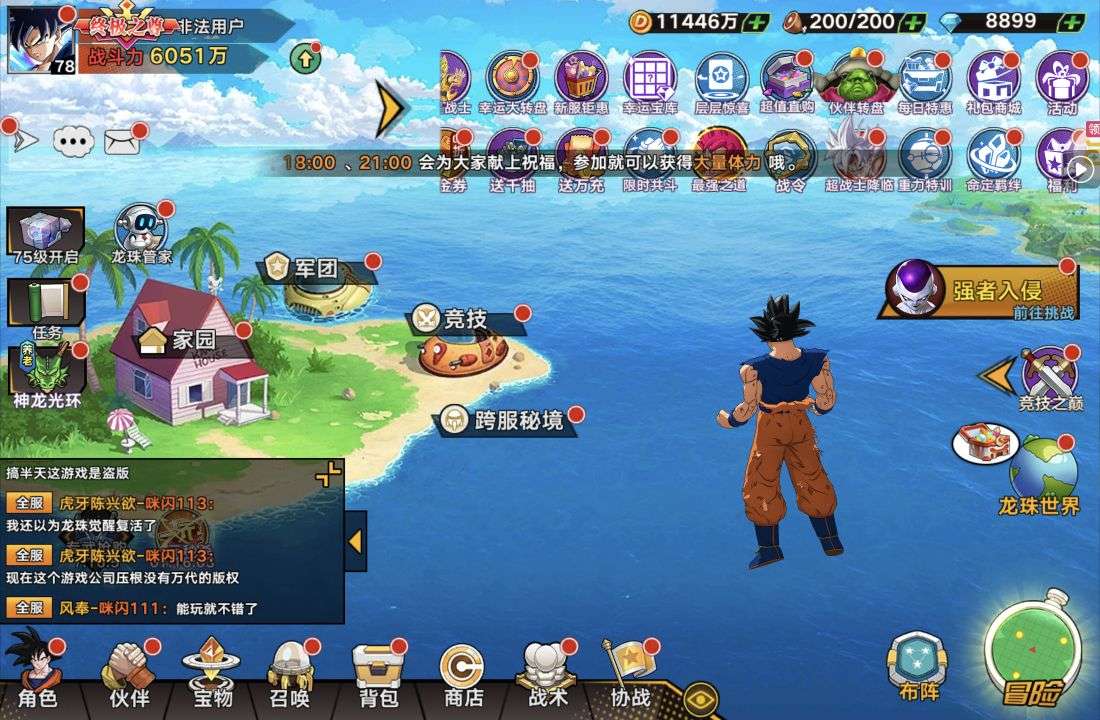Collapse the chat panel with its arrow

tap(355, 541)
